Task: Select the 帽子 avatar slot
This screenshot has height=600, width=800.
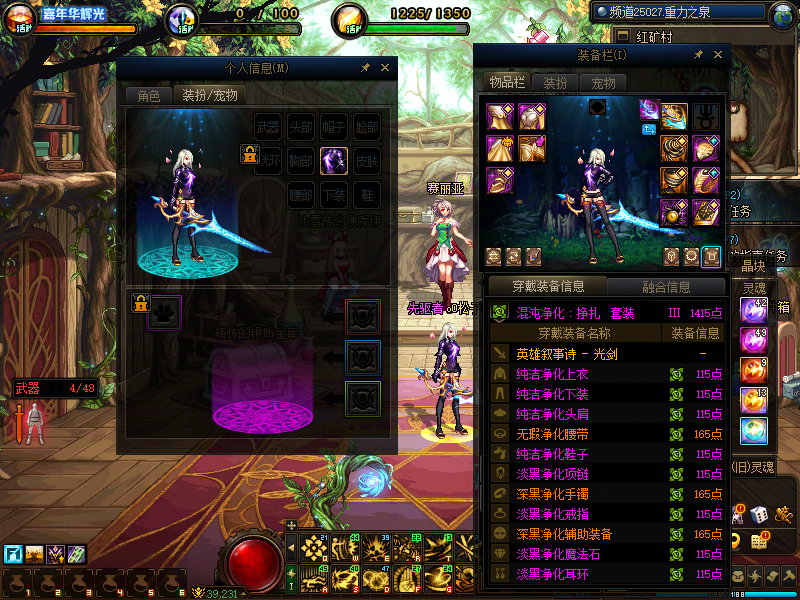Action: tap(333, 127)
